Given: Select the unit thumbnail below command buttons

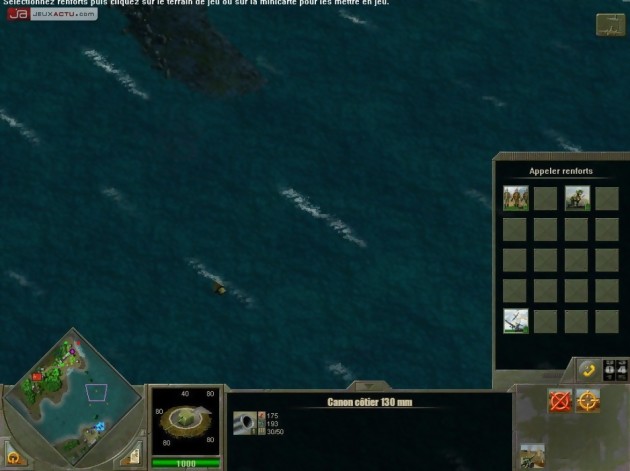Looking at the screenshot, I should click(x=533, y=455).
